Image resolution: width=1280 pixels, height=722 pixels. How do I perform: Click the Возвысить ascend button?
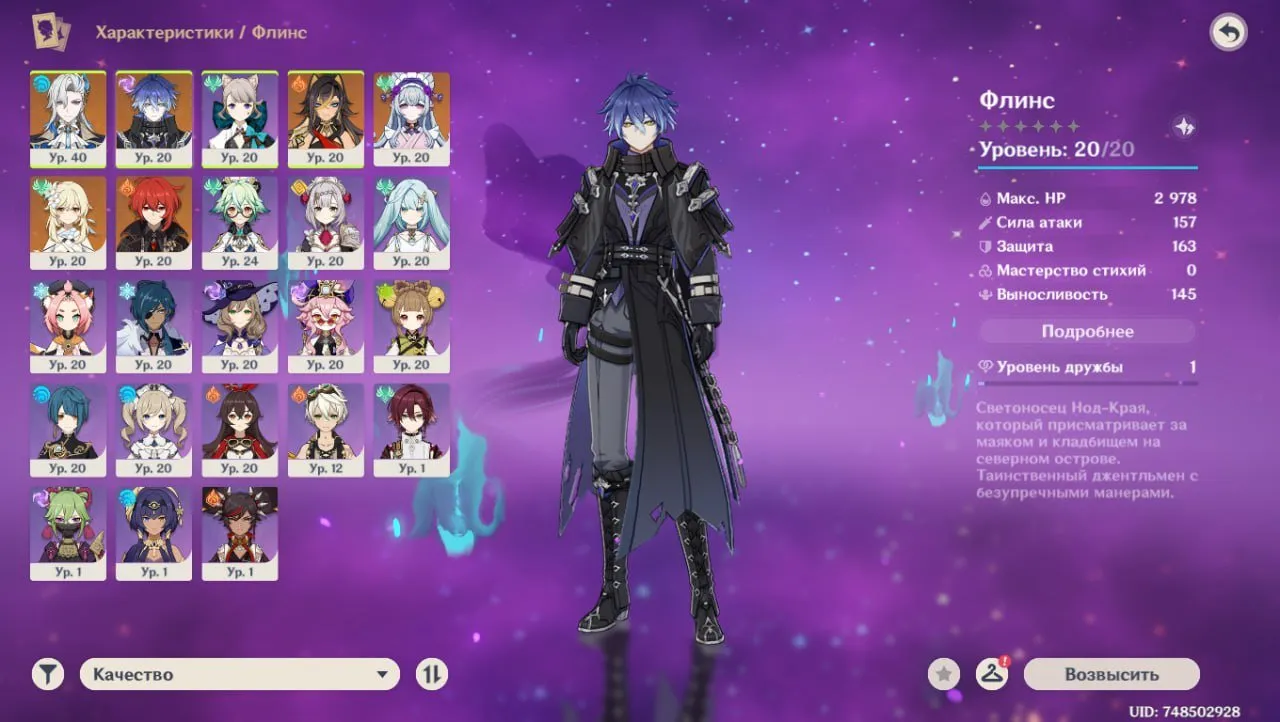[1111, 674]
